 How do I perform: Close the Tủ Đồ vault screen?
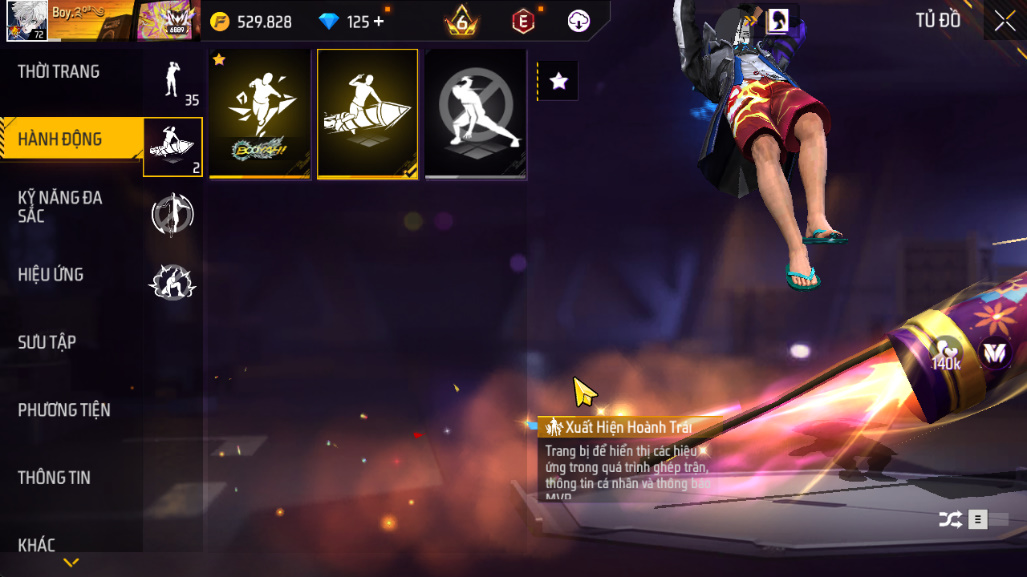coord(1004,21)
